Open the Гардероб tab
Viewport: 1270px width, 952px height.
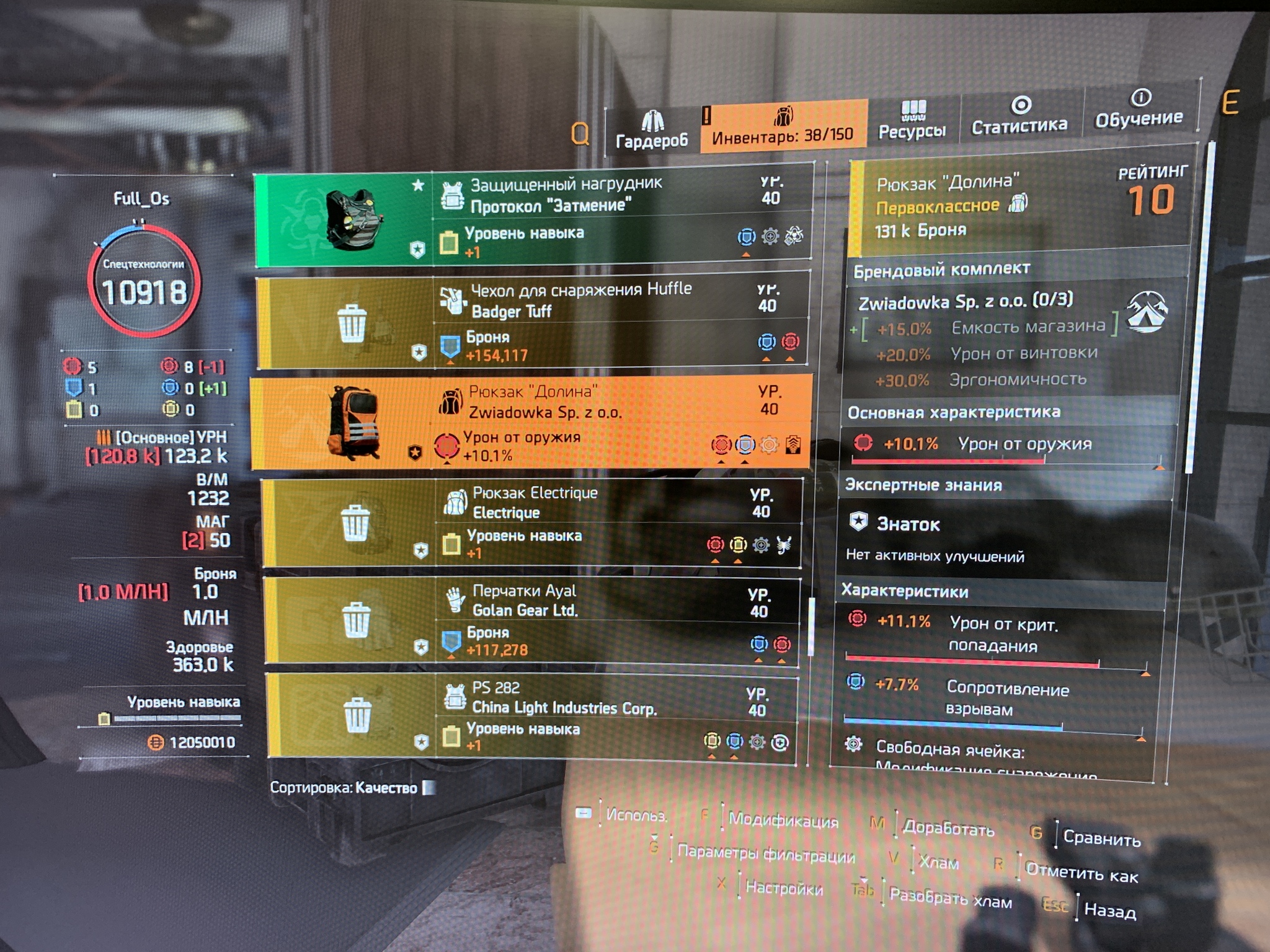coord(652,130)
